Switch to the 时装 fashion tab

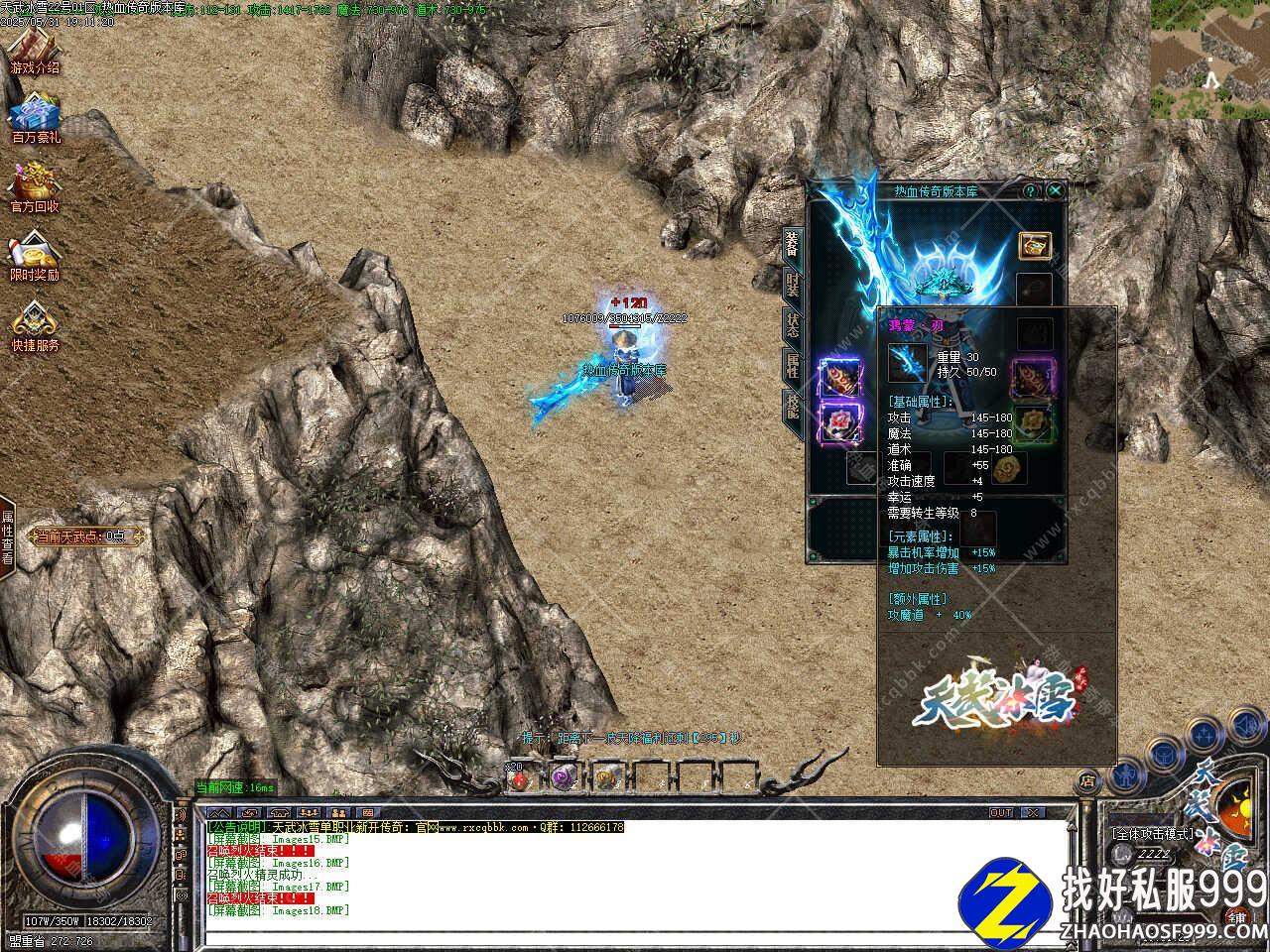(x=792, y=287)
